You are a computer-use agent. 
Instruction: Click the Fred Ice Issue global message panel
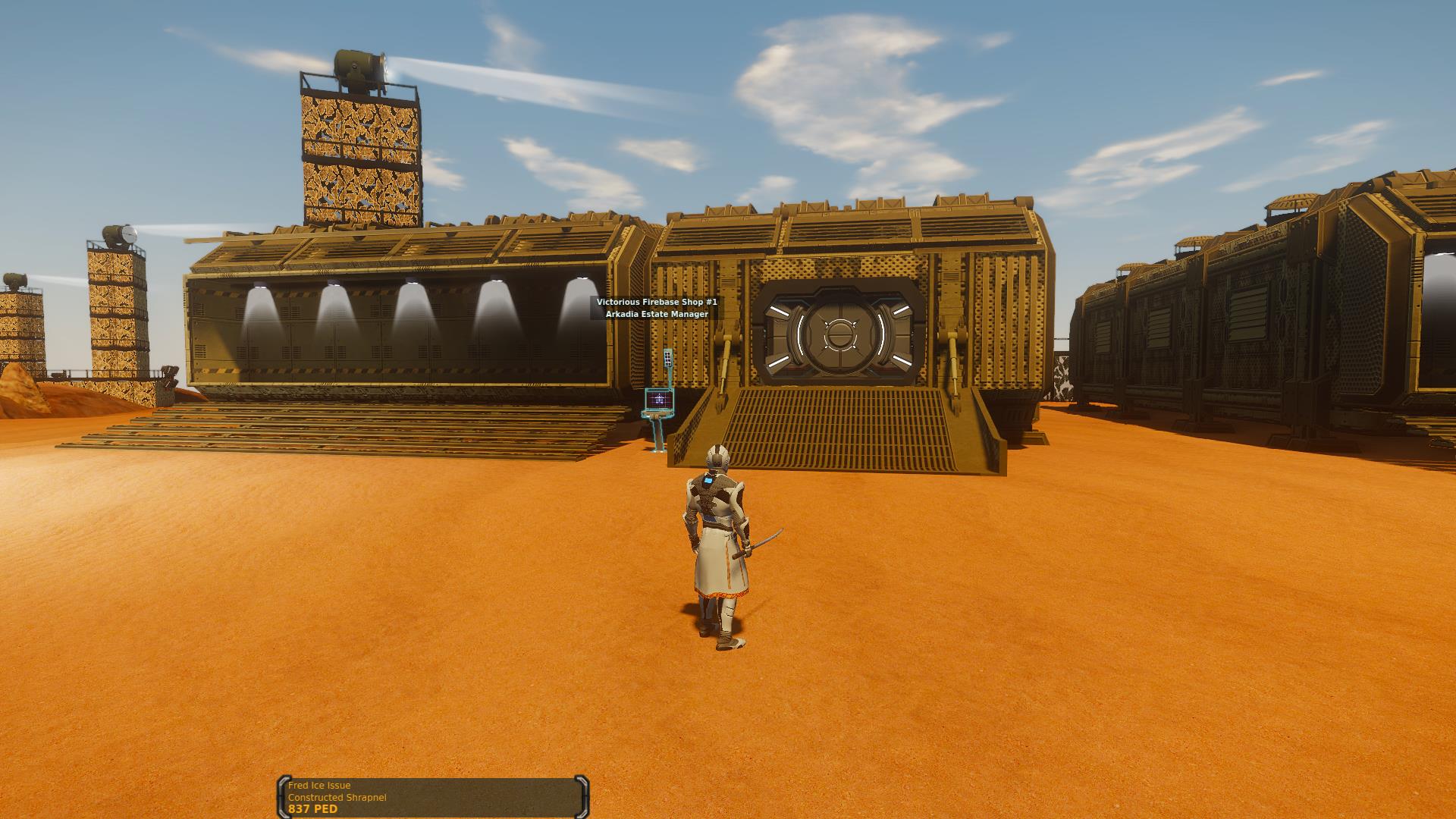click(x=433, y=797)
